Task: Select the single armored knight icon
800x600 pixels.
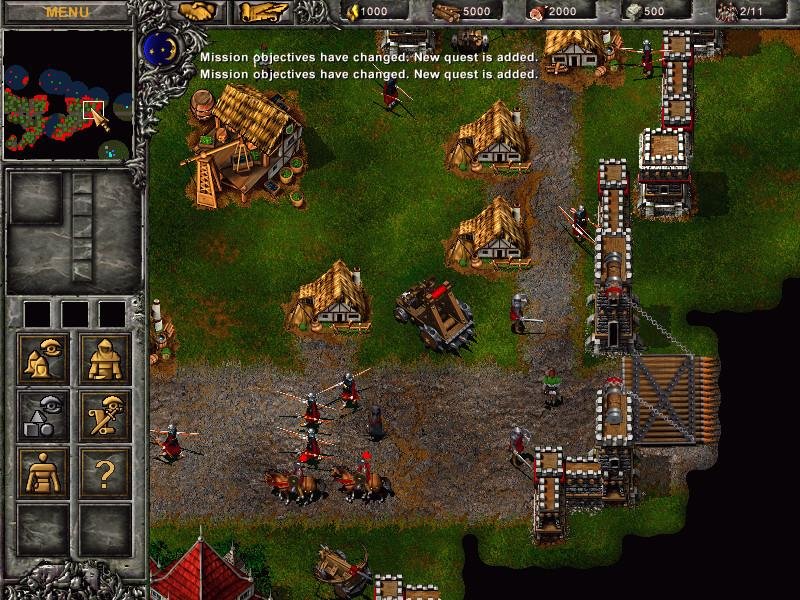Action: (105, 358)
